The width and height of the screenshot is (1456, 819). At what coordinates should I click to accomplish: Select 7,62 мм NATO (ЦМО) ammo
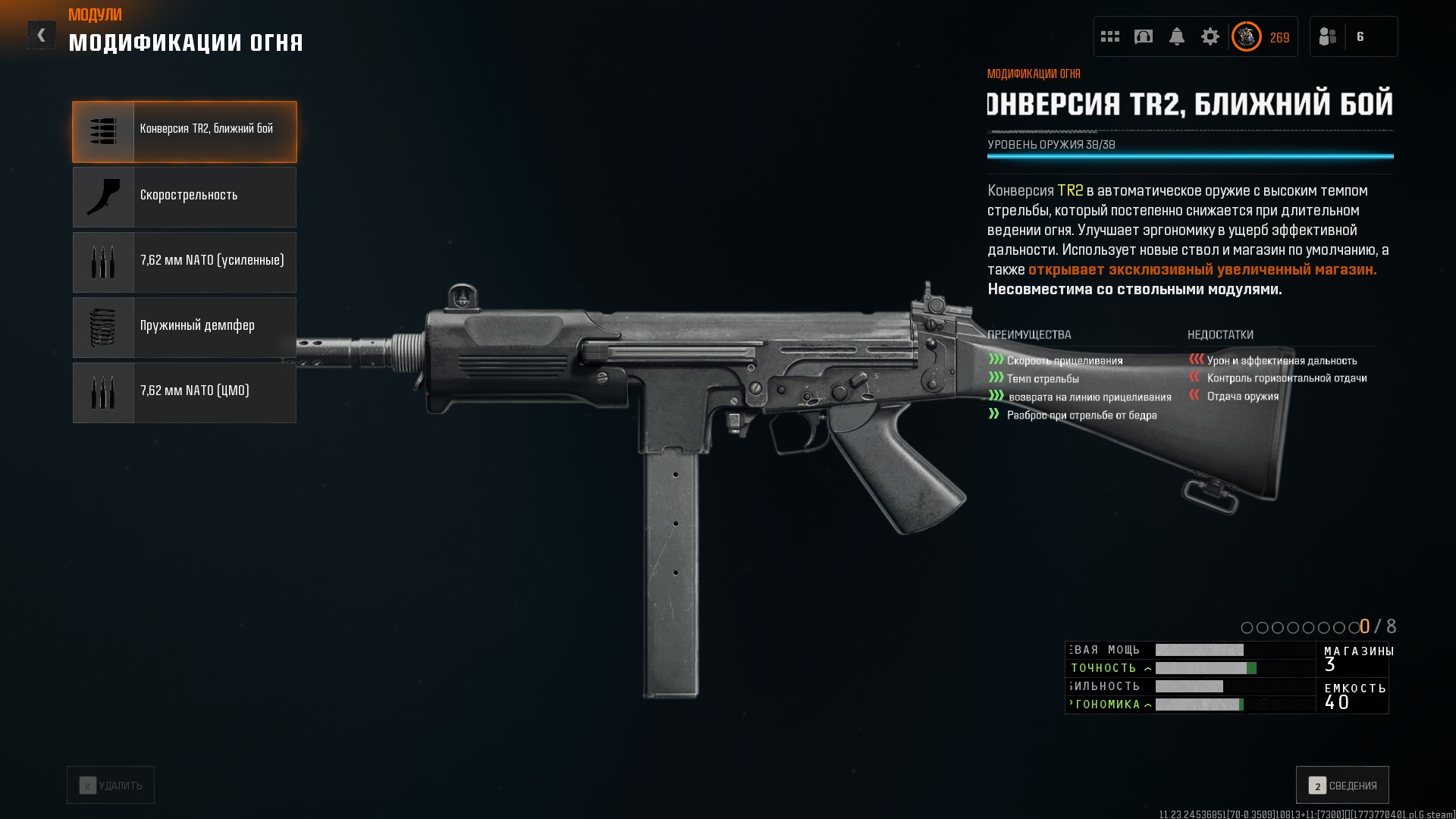pos(184,393)
